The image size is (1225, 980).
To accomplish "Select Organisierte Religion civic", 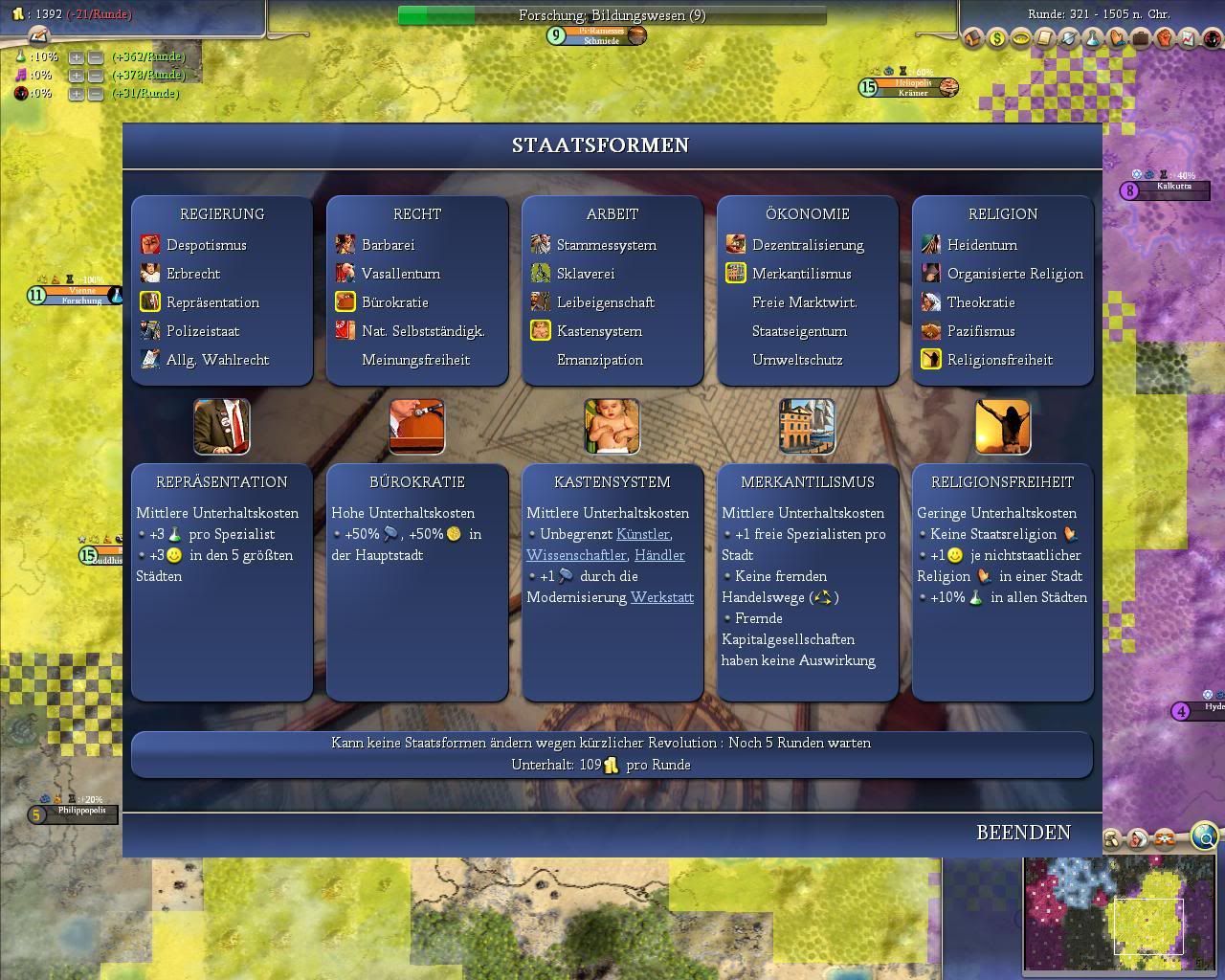I will (x=1014, y=274).
